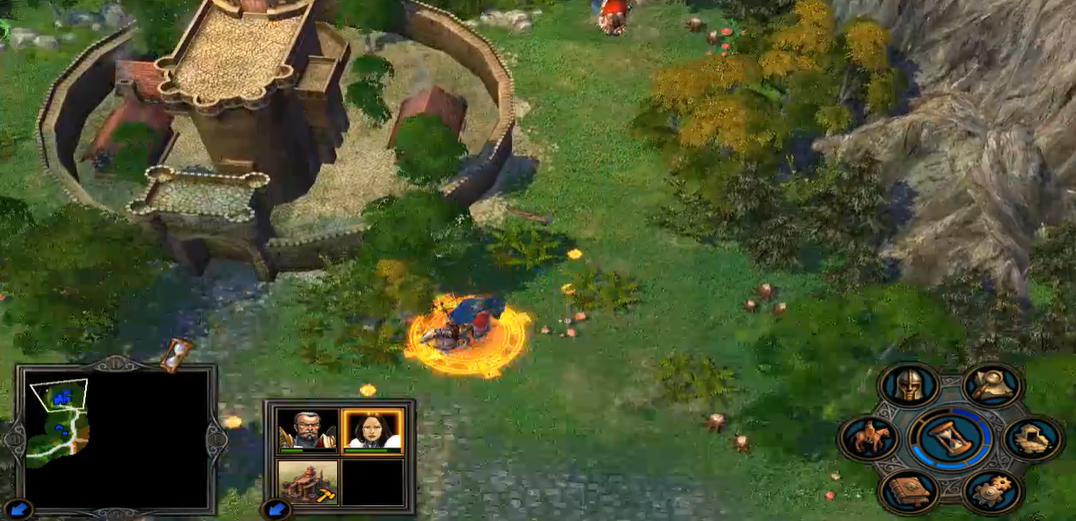The image size is (1076, 521).
Task: Activate the mounted horse rider move button
Action: coord(867,439)
